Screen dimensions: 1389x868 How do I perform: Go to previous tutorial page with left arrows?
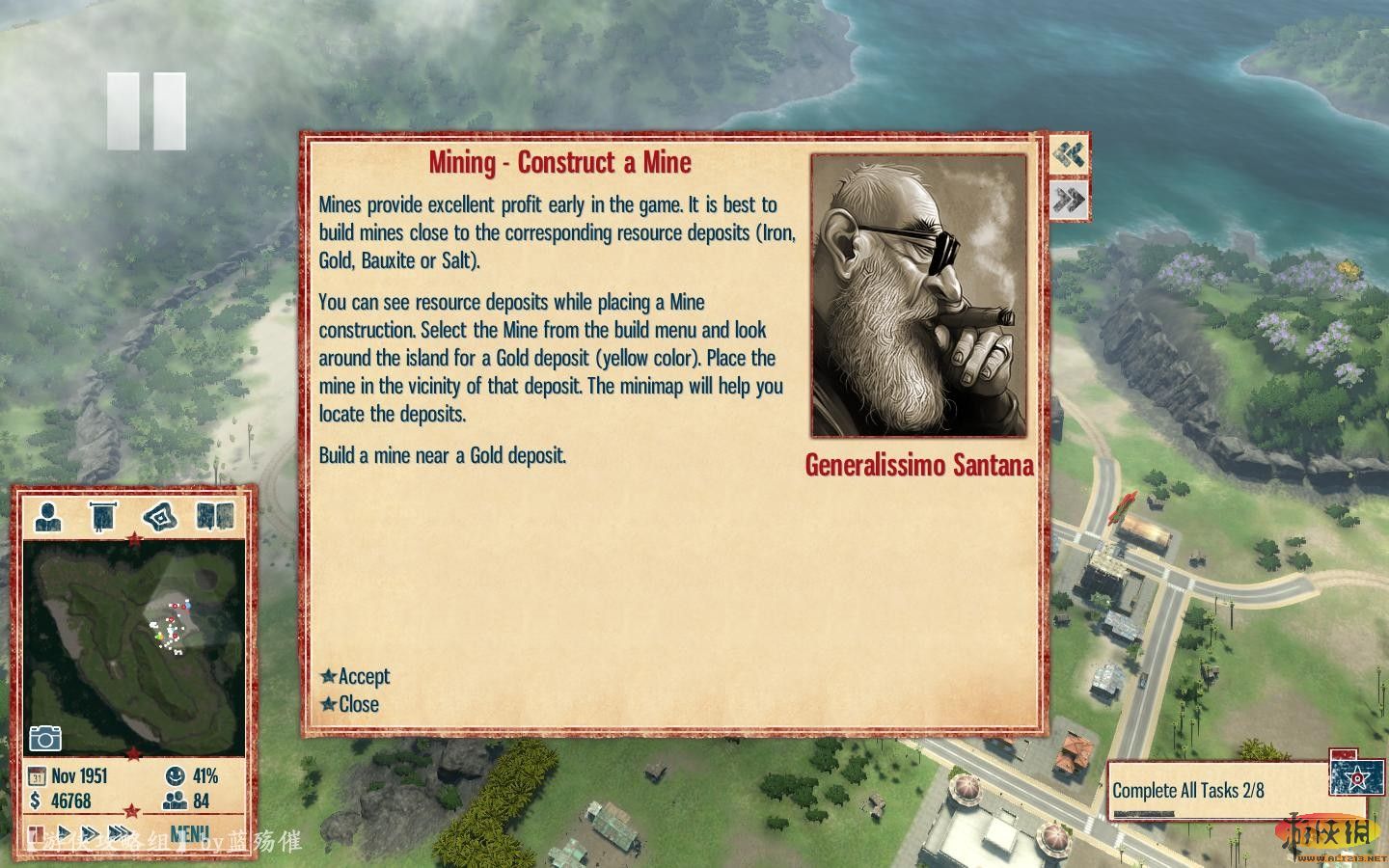pyautogui.click(x=1069, y=154)
